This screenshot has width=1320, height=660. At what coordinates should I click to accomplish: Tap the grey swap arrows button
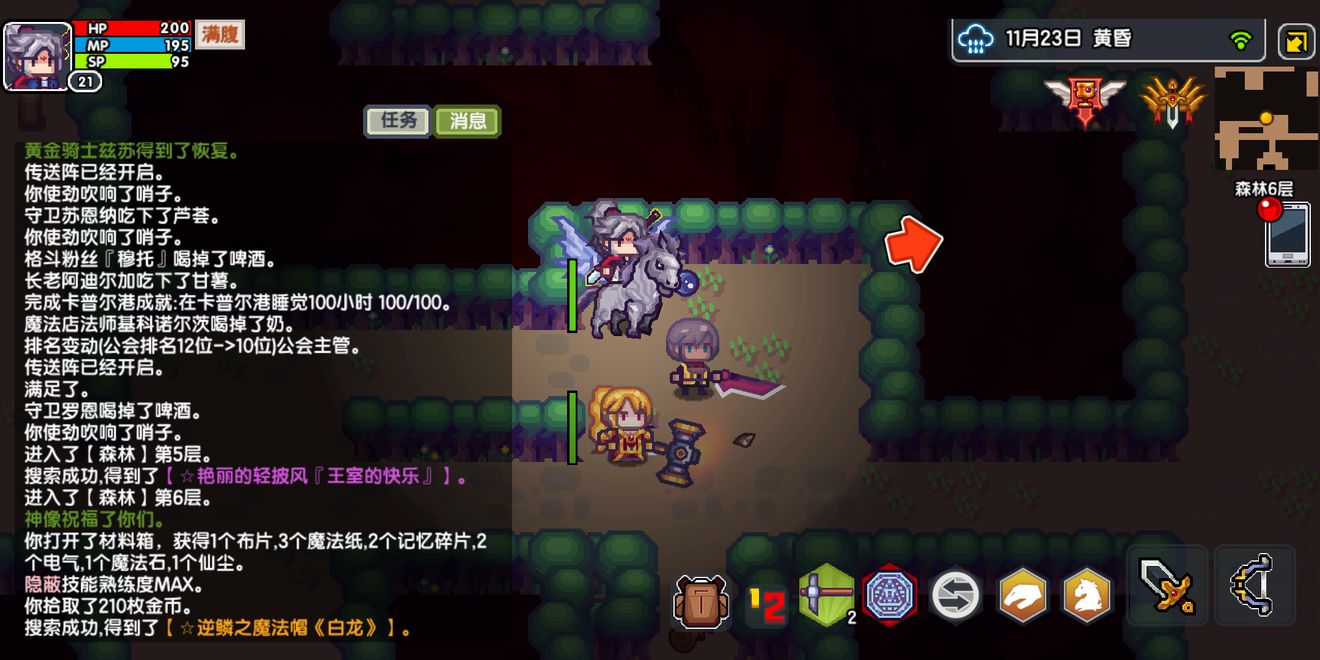point(956,596)
